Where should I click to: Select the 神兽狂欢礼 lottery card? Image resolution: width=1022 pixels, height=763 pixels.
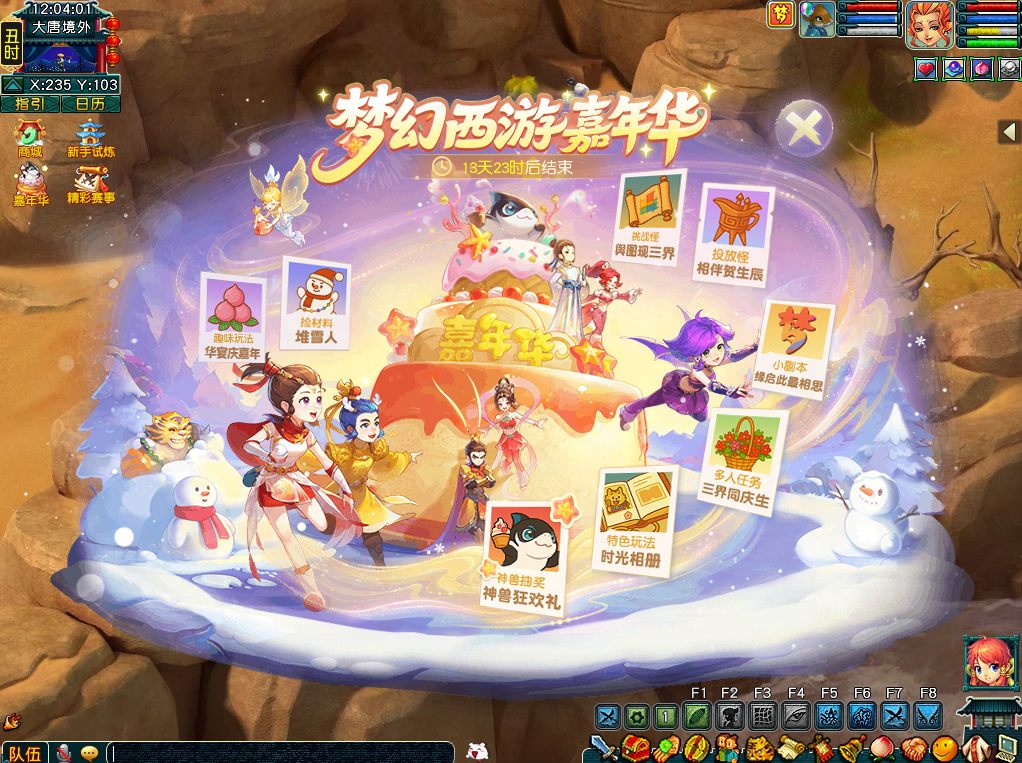pos(523,557)
